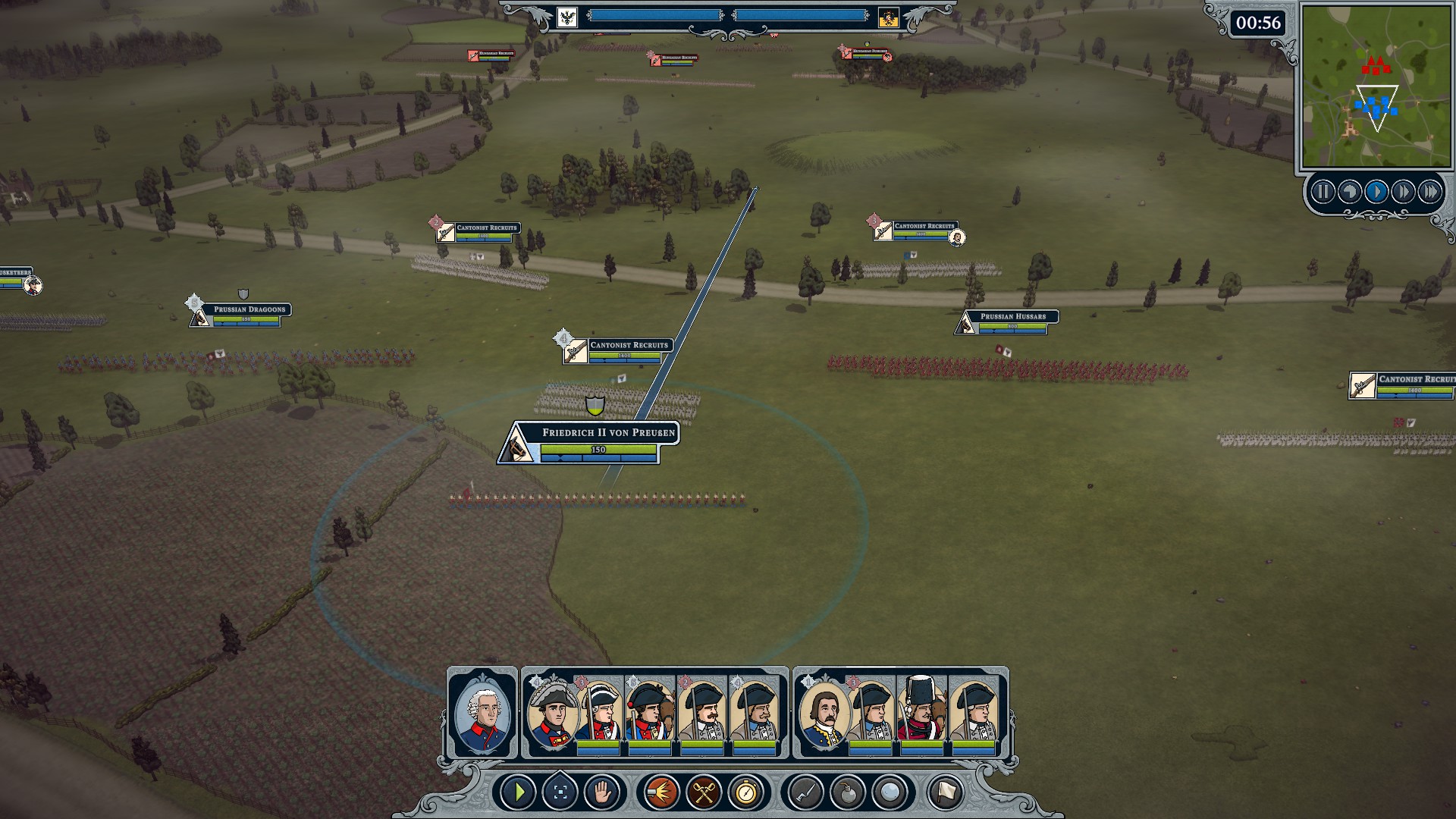
Task: Switch to double fast-forward speed
Action: tap(1403, 192)
